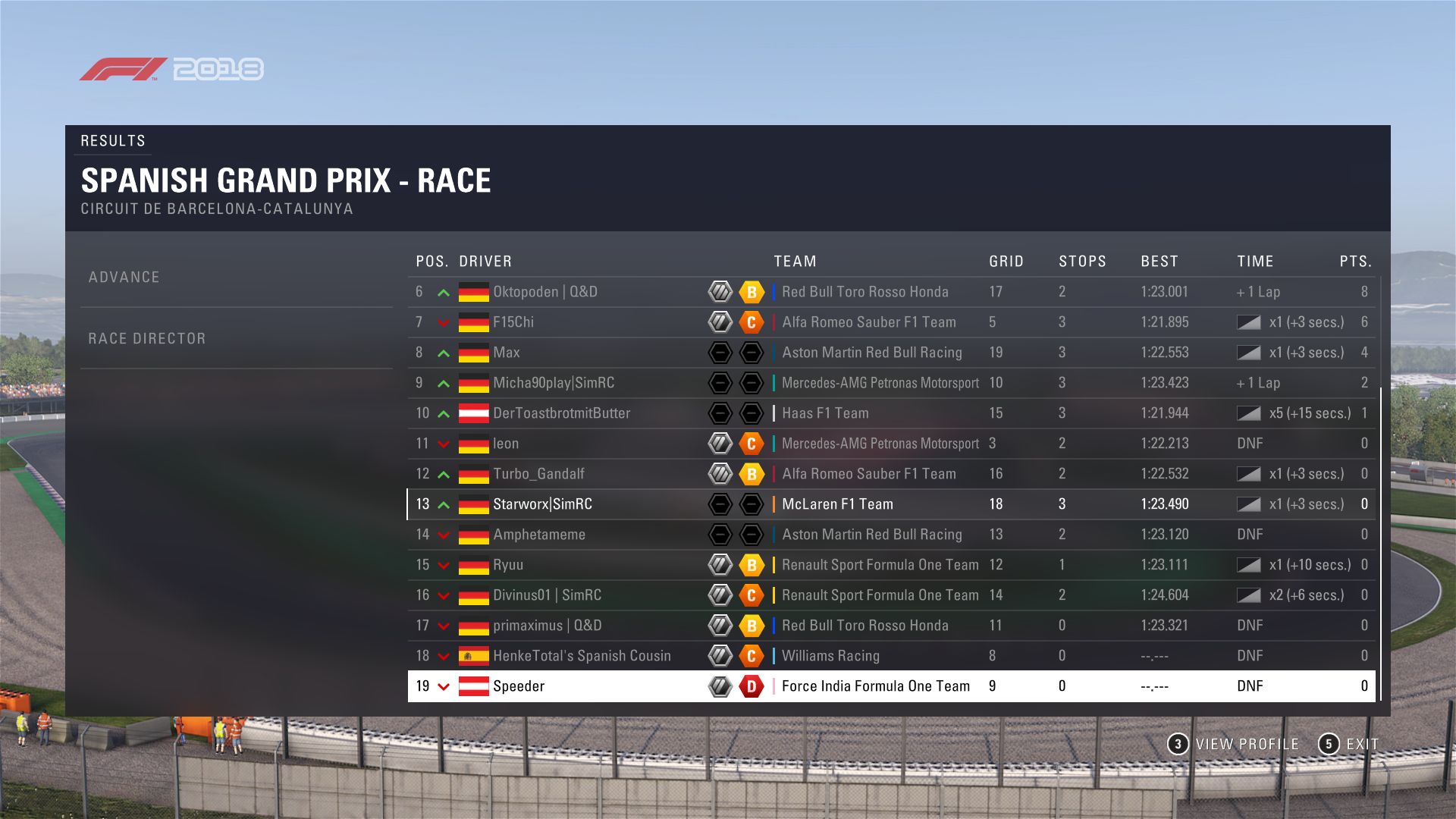Choose driver leon in the list
The width and height of the screenshot is (1456, 819).
[506, 444]
